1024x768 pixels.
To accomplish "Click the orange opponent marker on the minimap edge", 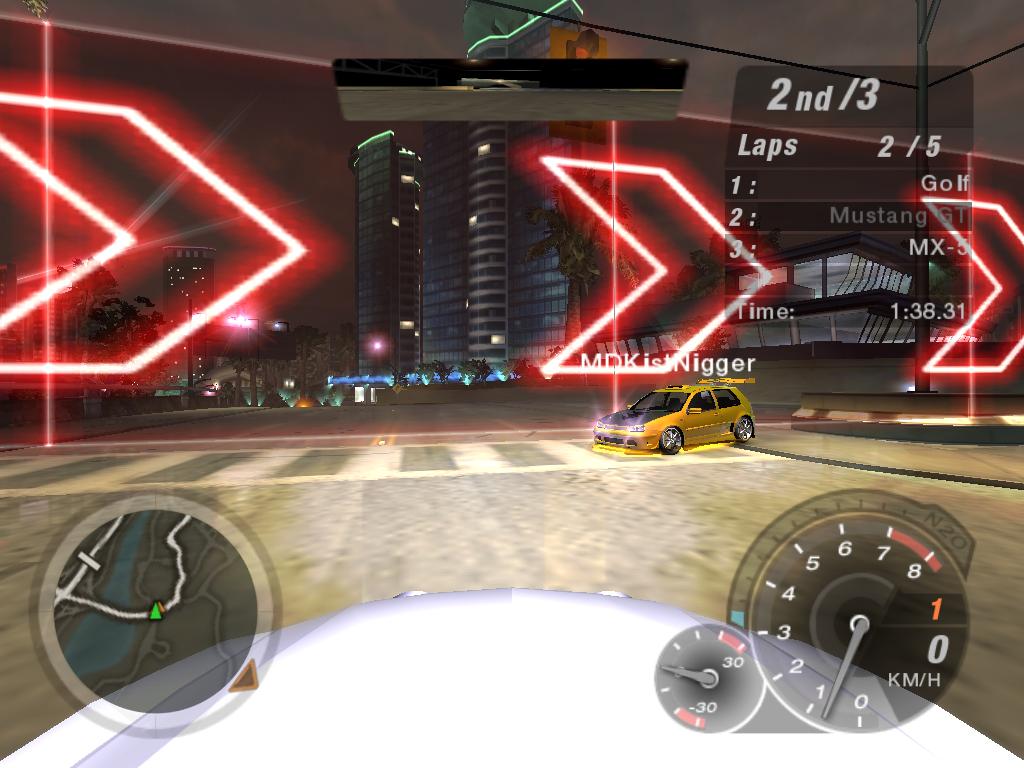I will [x=243, y=678].
